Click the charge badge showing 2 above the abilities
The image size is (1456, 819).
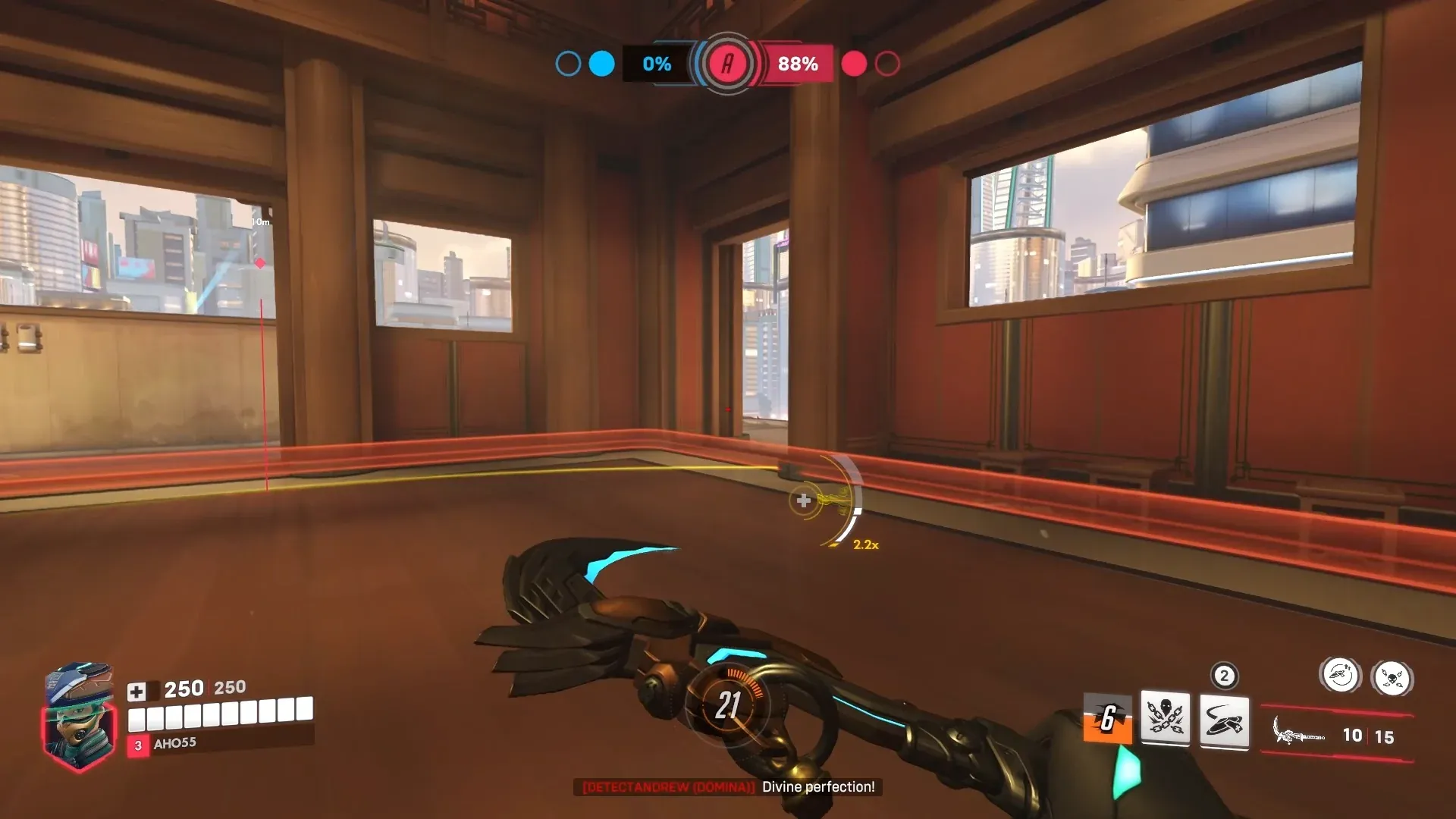(1224, 675)
